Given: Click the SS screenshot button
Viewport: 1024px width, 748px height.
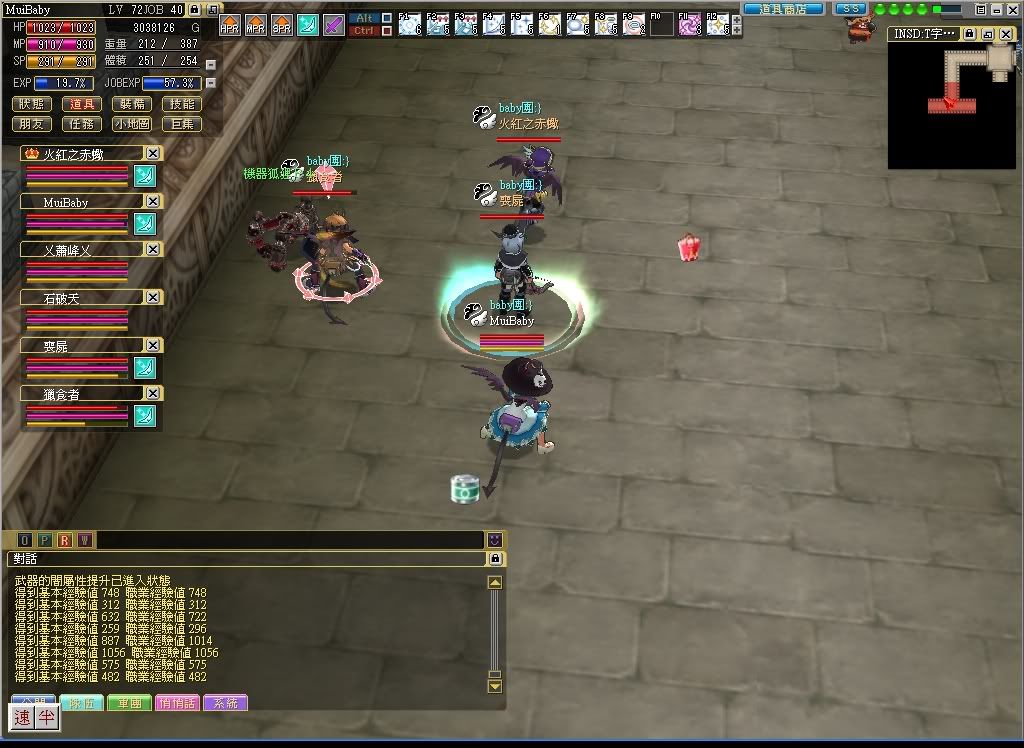Looking at the screenshot, I should [851, 9].
